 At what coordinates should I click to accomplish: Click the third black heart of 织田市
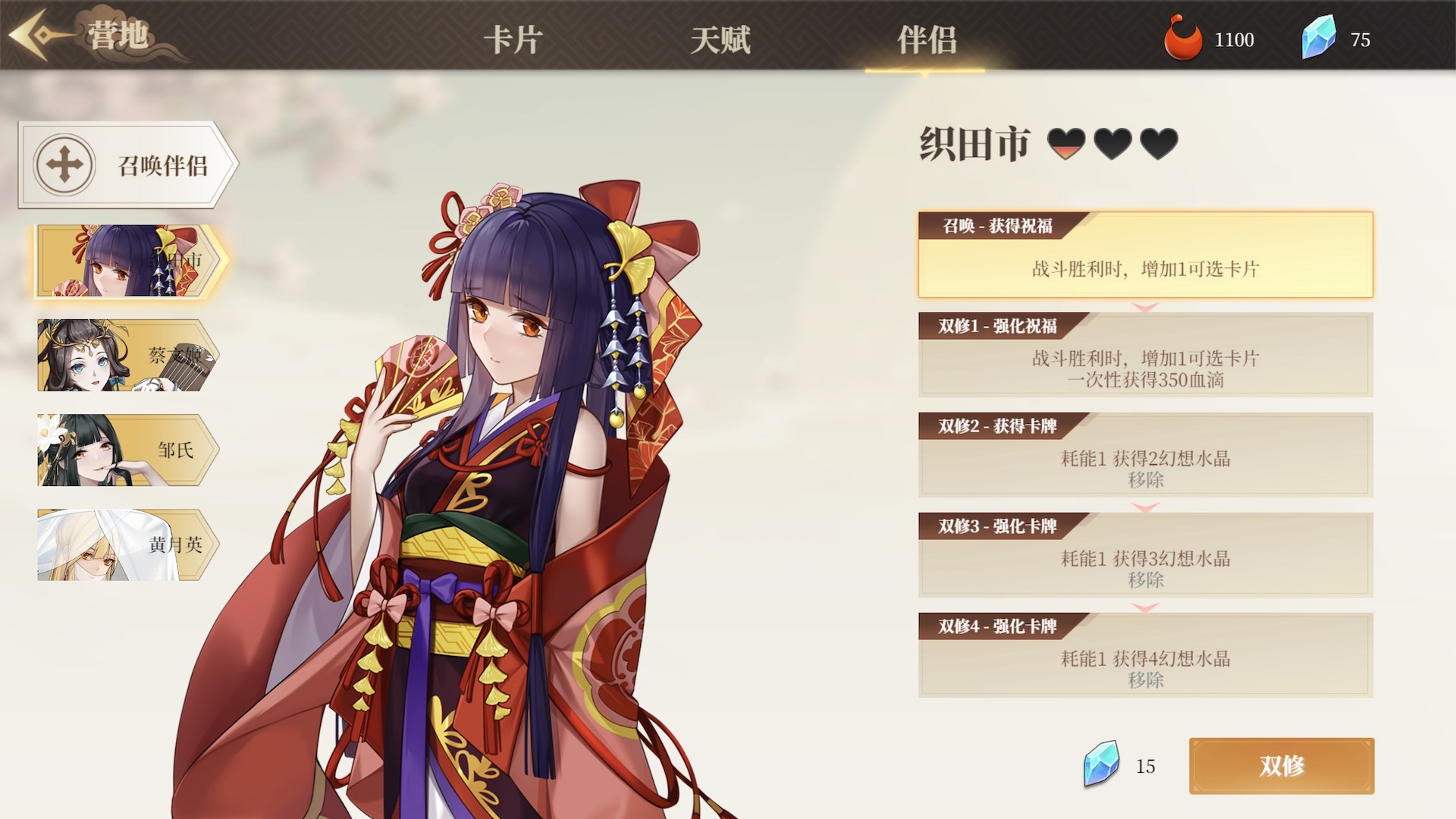pyautogui.click(x=1160, y=142)
